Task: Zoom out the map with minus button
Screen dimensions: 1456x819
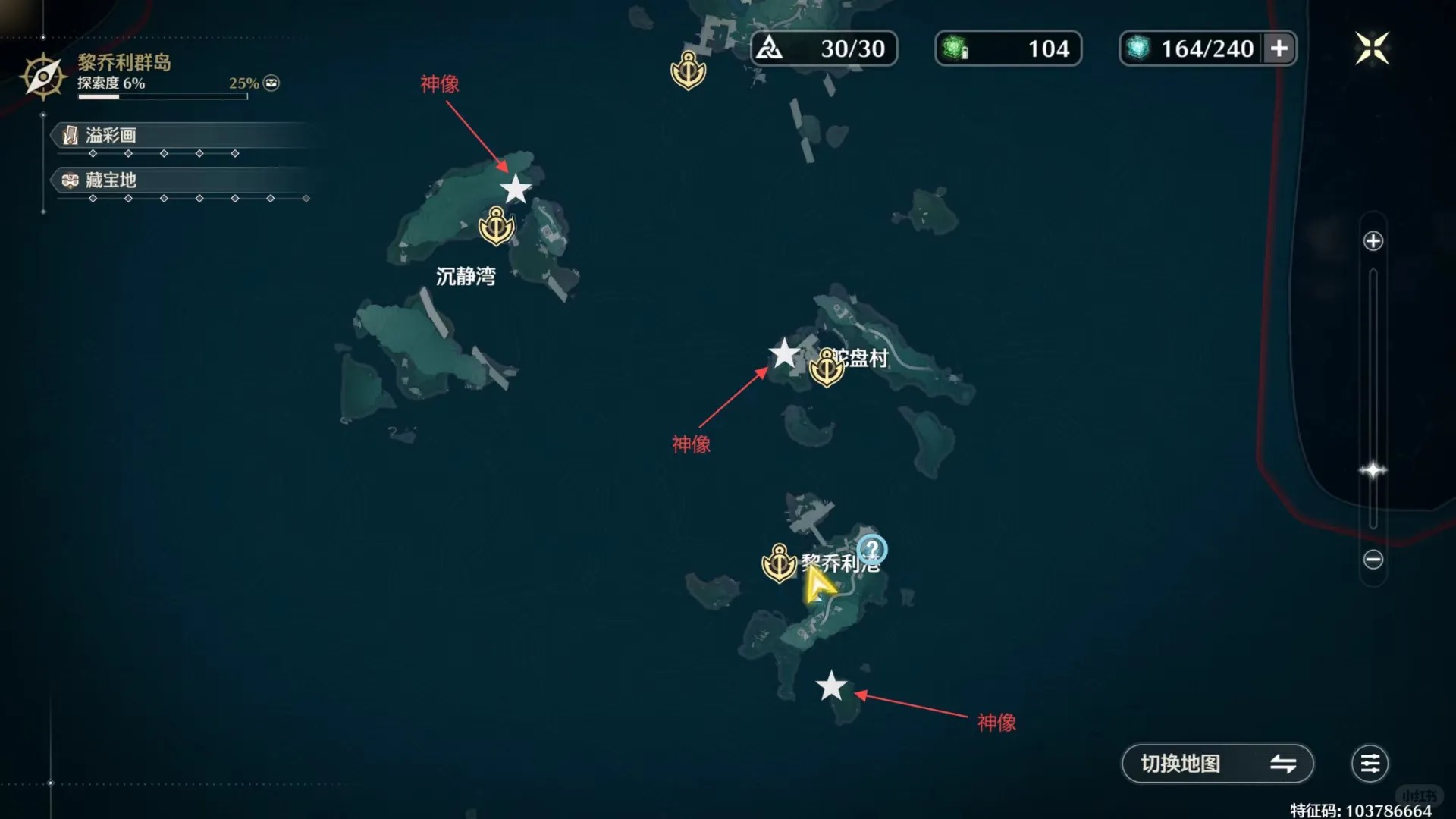Action: click(x=1373, y=560)
